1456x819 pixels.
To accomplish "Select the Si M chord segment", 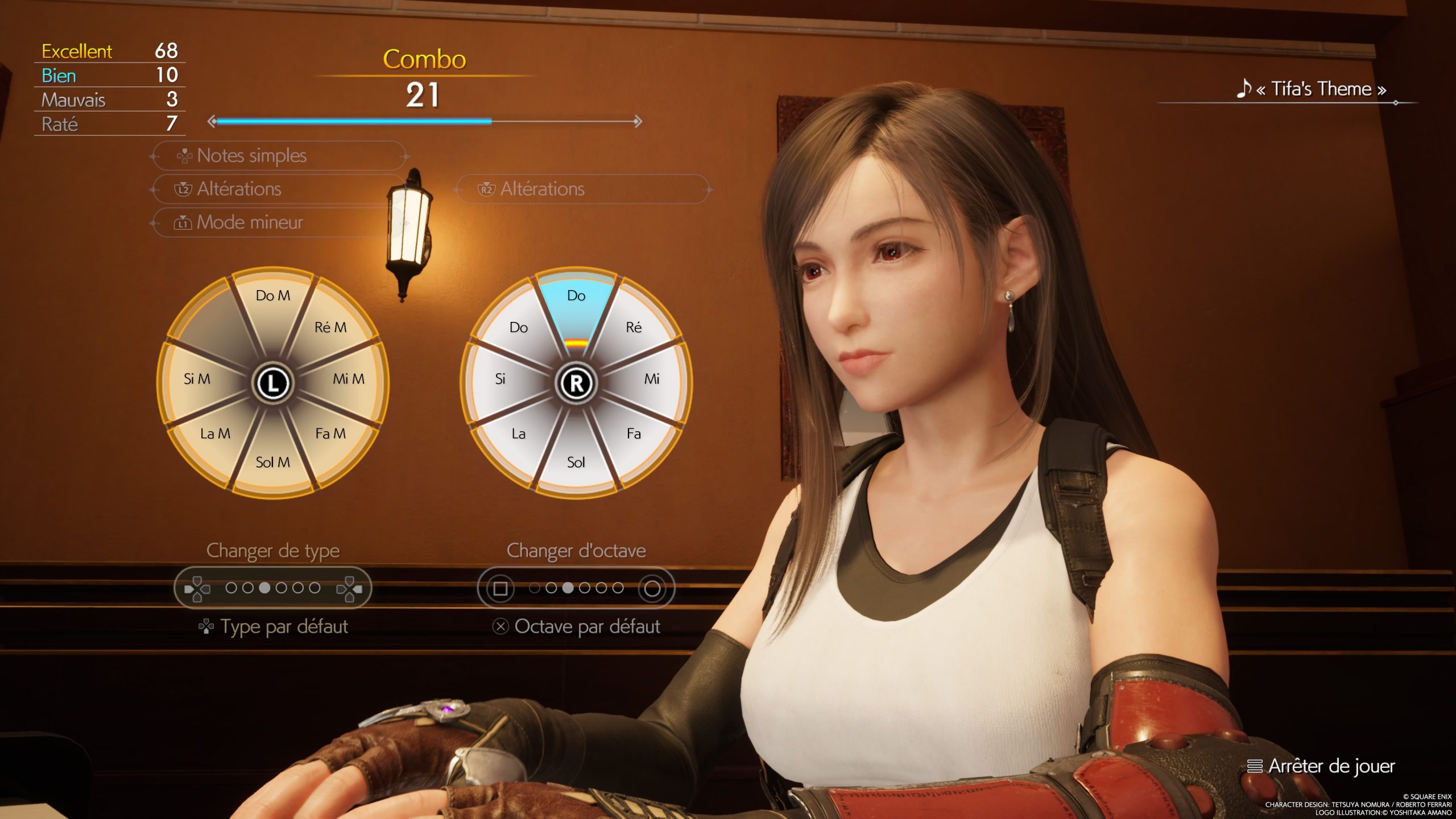I will (x=197, y=379).
